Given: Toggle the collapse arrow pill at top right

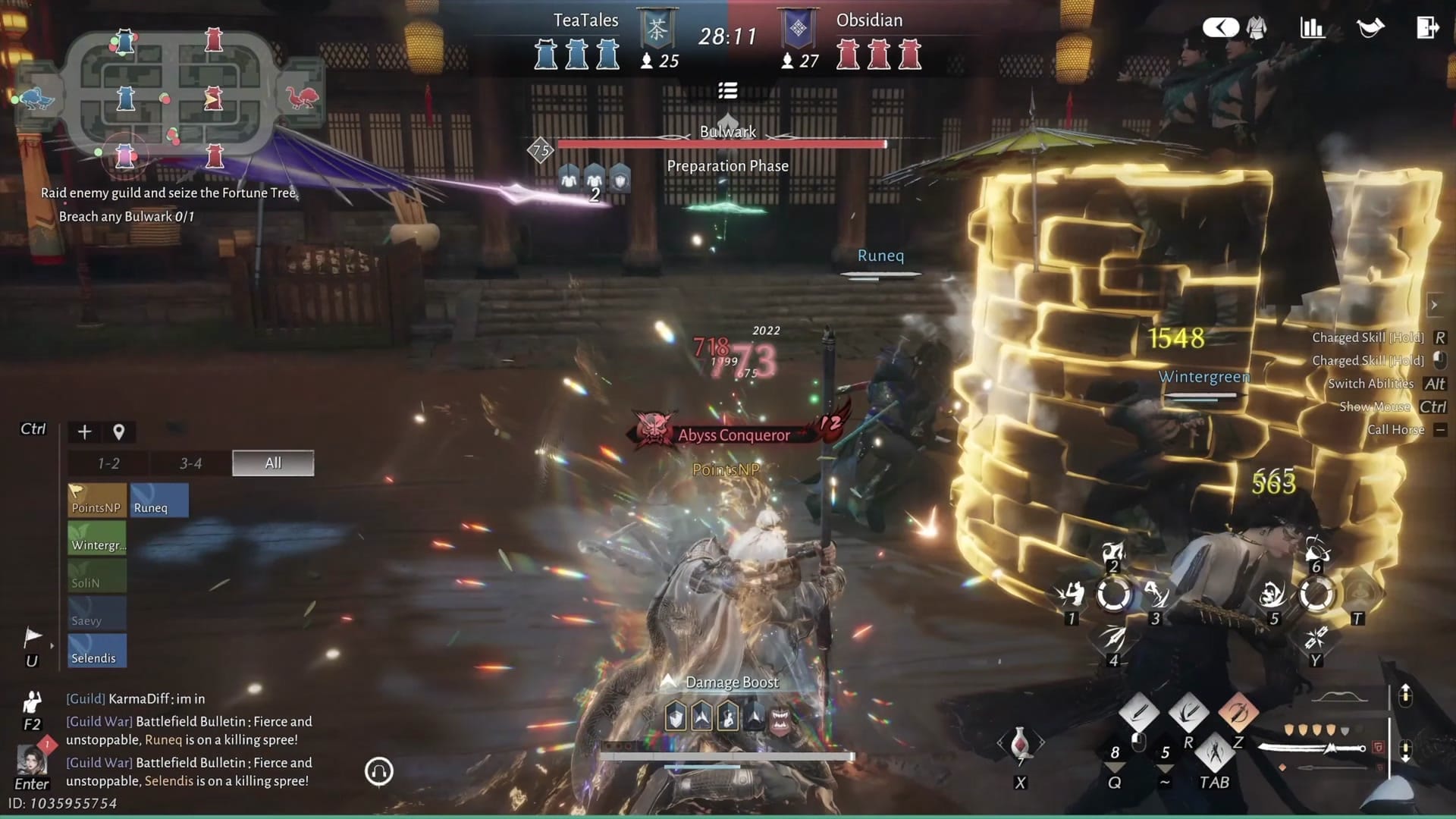Looking at the screenshot, I should pos(1219,27).
